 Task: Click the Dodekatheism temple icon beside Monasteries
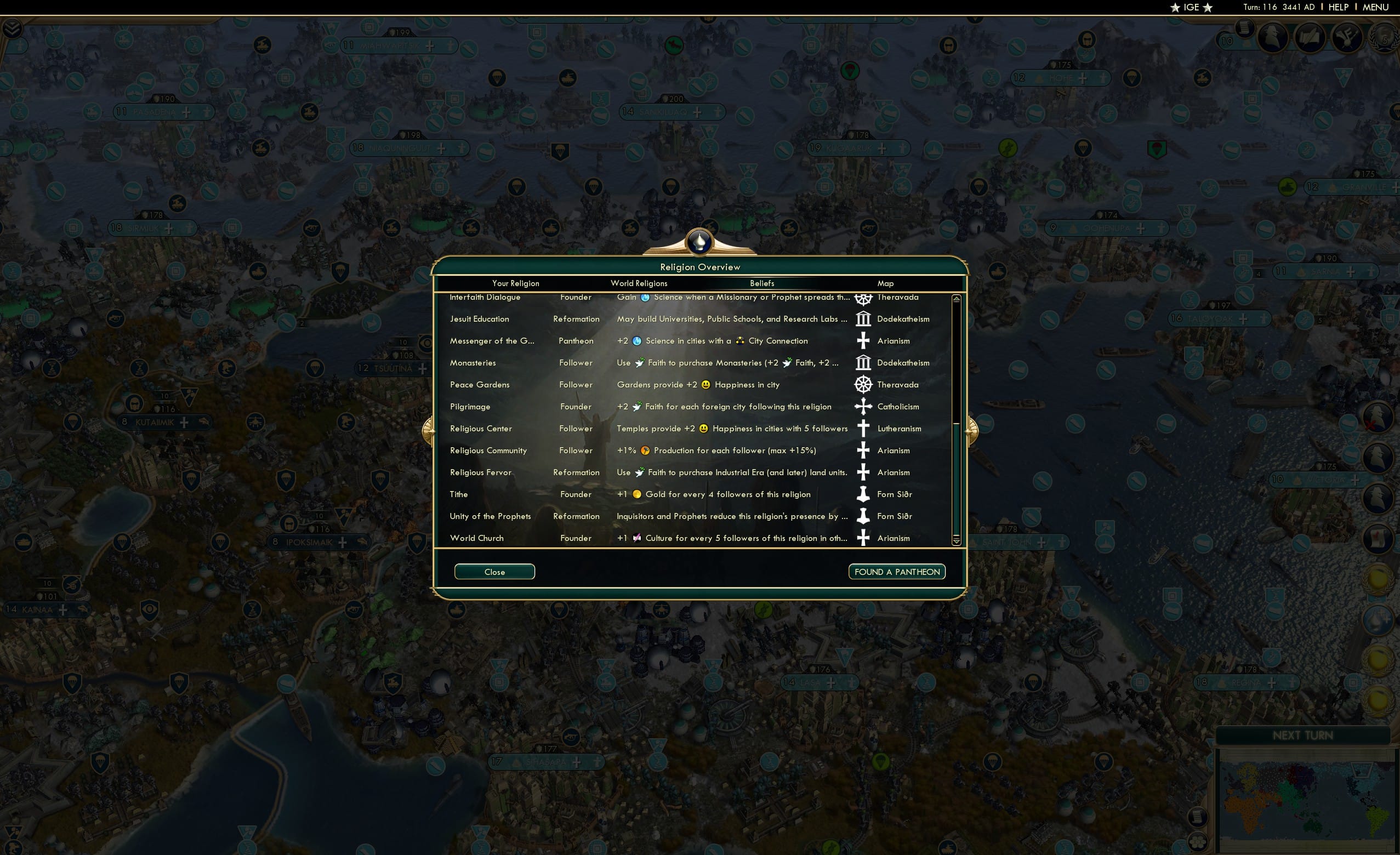click(863, 362)
